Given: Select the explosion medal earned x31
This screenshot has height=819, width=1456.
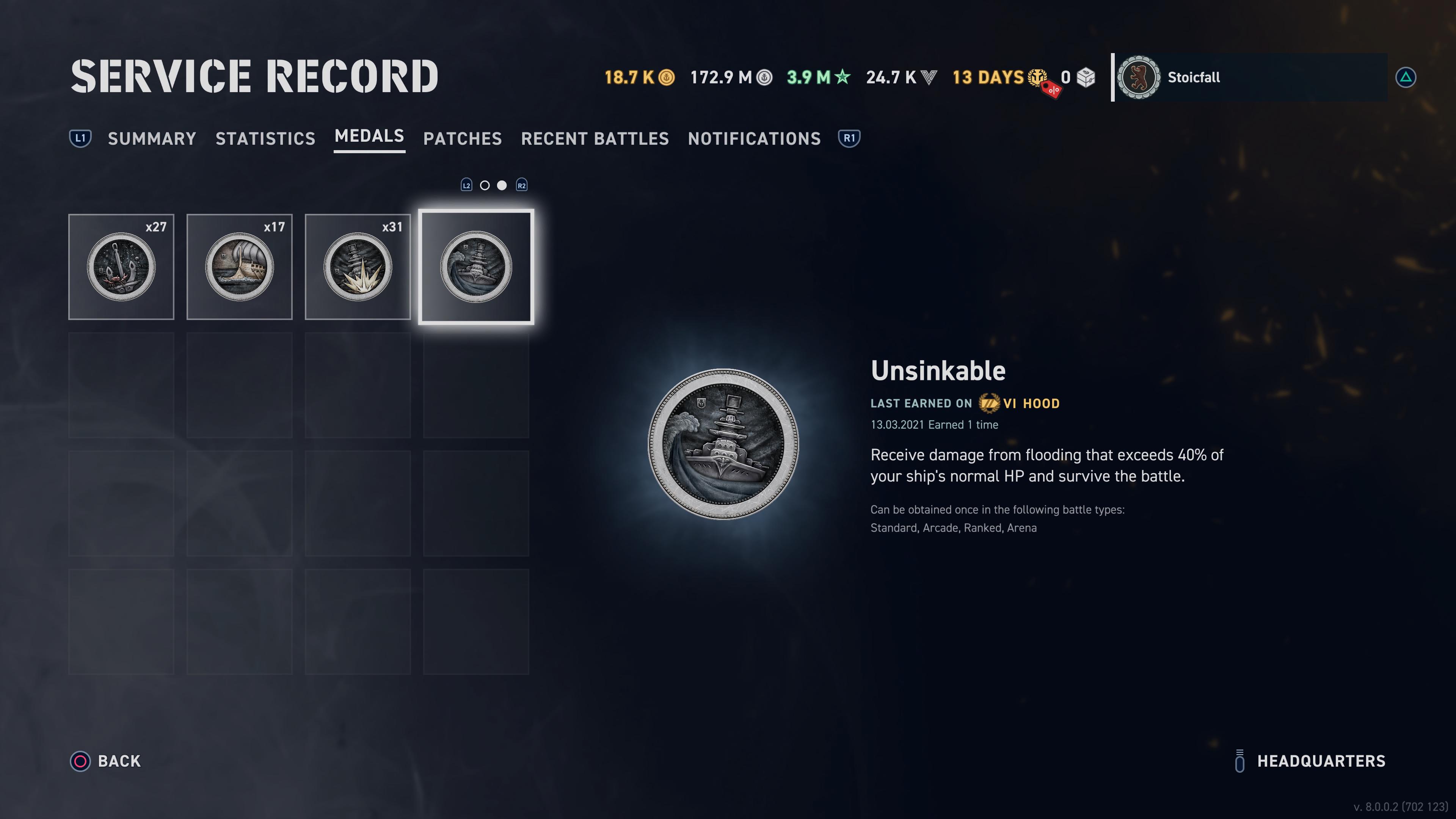Looking at the screenshot, I should pos(357,267).
